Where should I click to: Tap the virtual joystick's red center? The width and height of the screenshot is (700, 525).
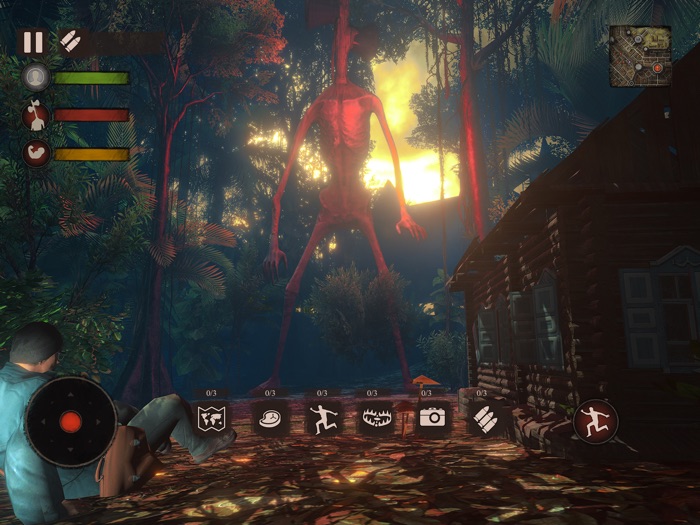coord(70,421)
